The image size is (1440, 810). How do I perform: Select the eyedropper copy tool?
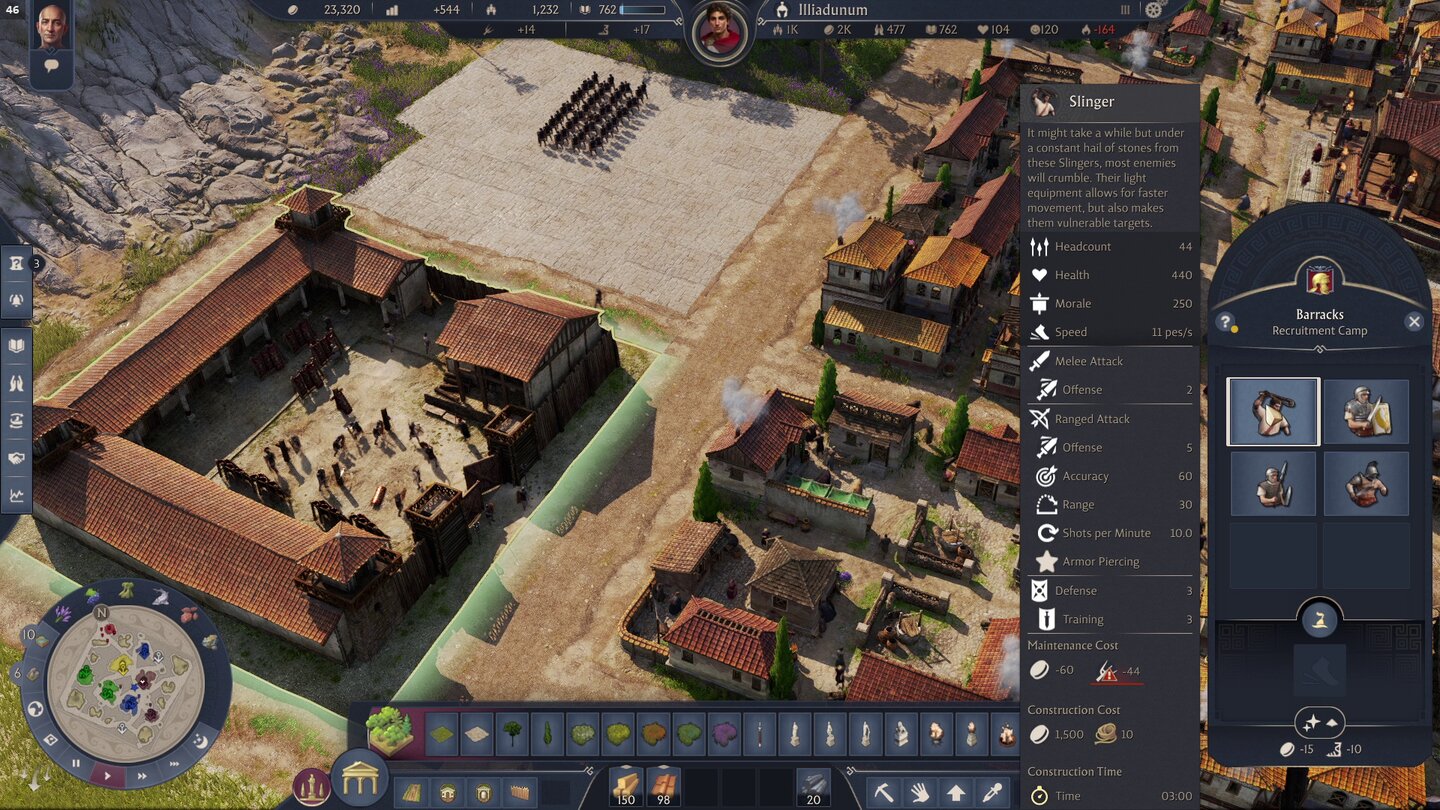point(991,791)
